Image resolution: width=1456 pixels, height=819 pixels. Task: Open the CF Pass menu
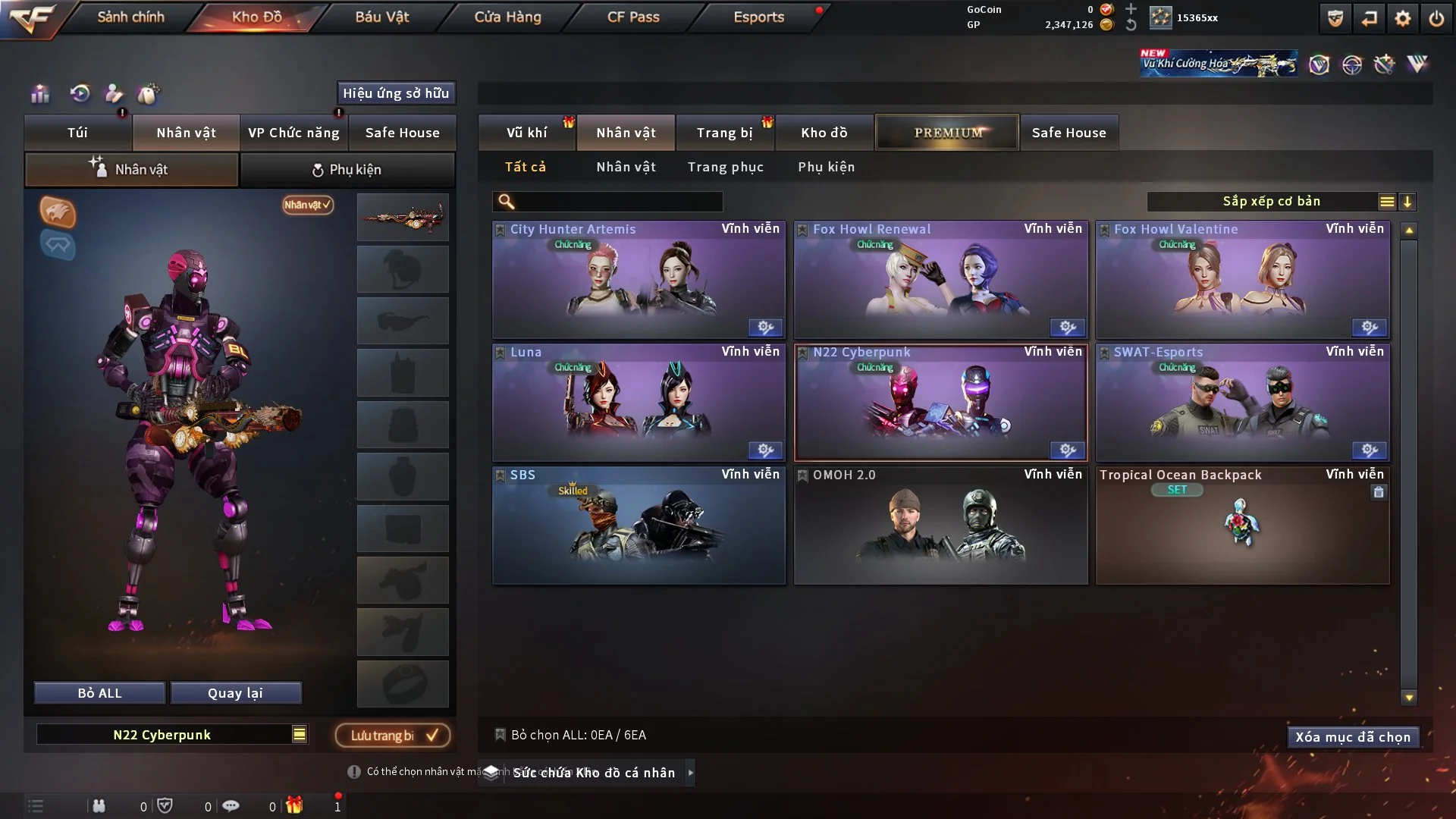pyautogui.click(x=633, y=17)
